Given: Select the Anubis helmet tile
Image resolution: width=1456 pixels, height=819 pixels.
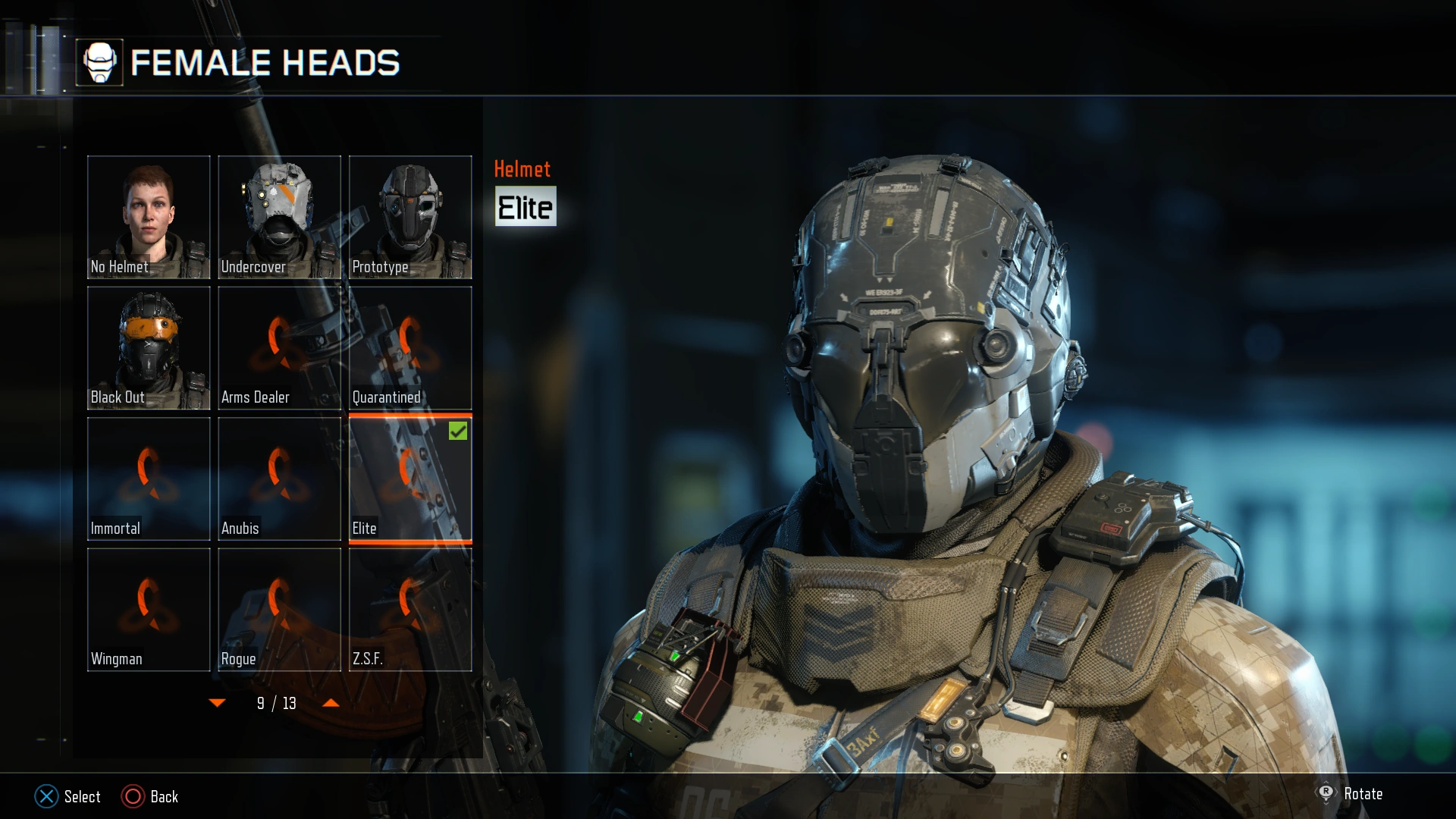Looking at the screenshot, I should pos(279,476).
